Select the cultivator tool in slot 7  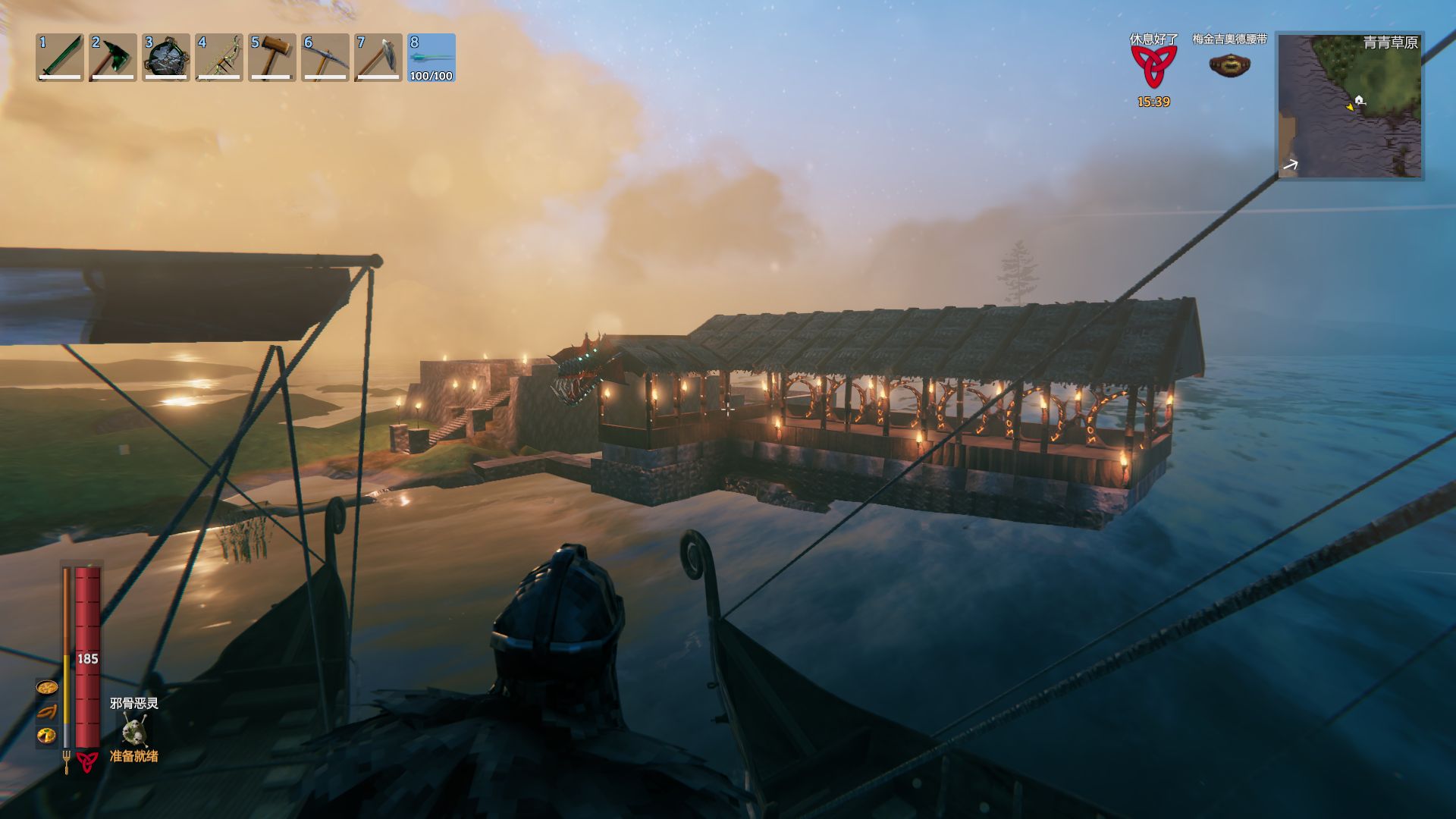pos(378,58)
